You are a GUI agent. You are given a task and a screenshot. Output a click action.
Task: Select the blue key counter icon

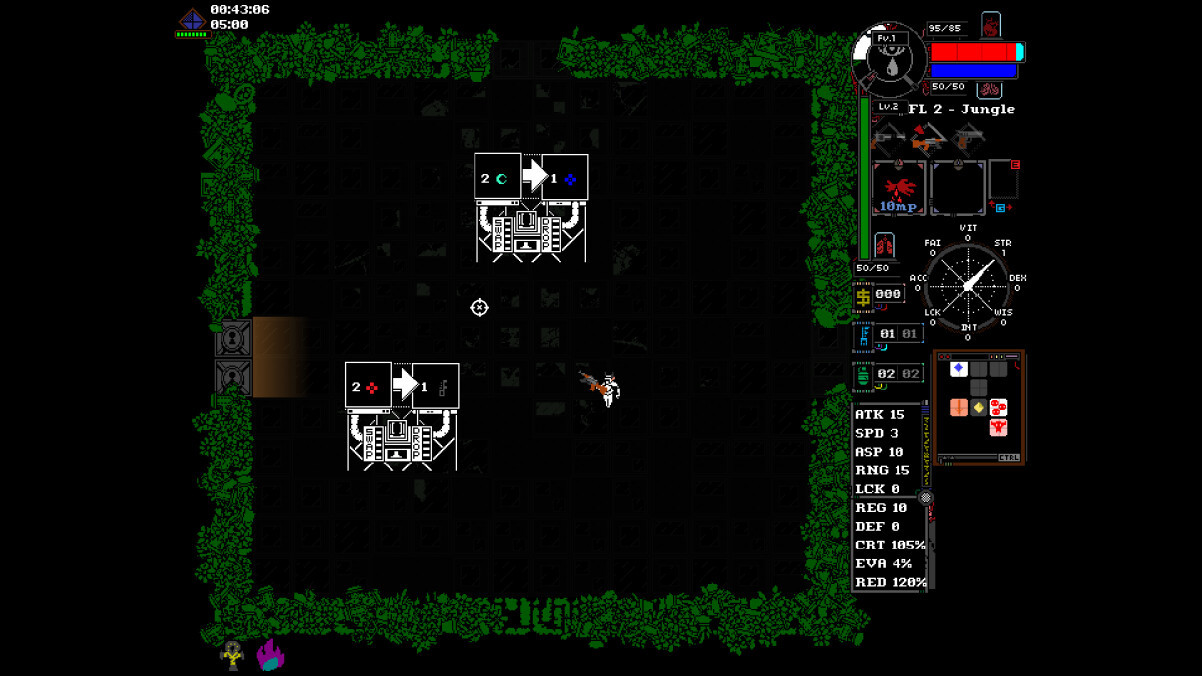[863, 335]
